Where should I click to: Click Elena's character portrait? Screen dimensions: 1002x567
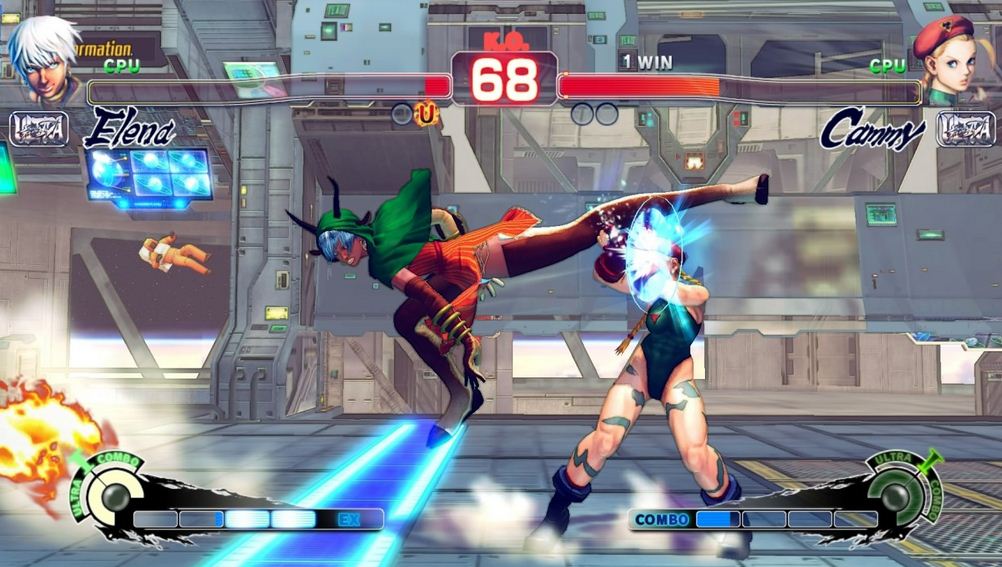46,59
